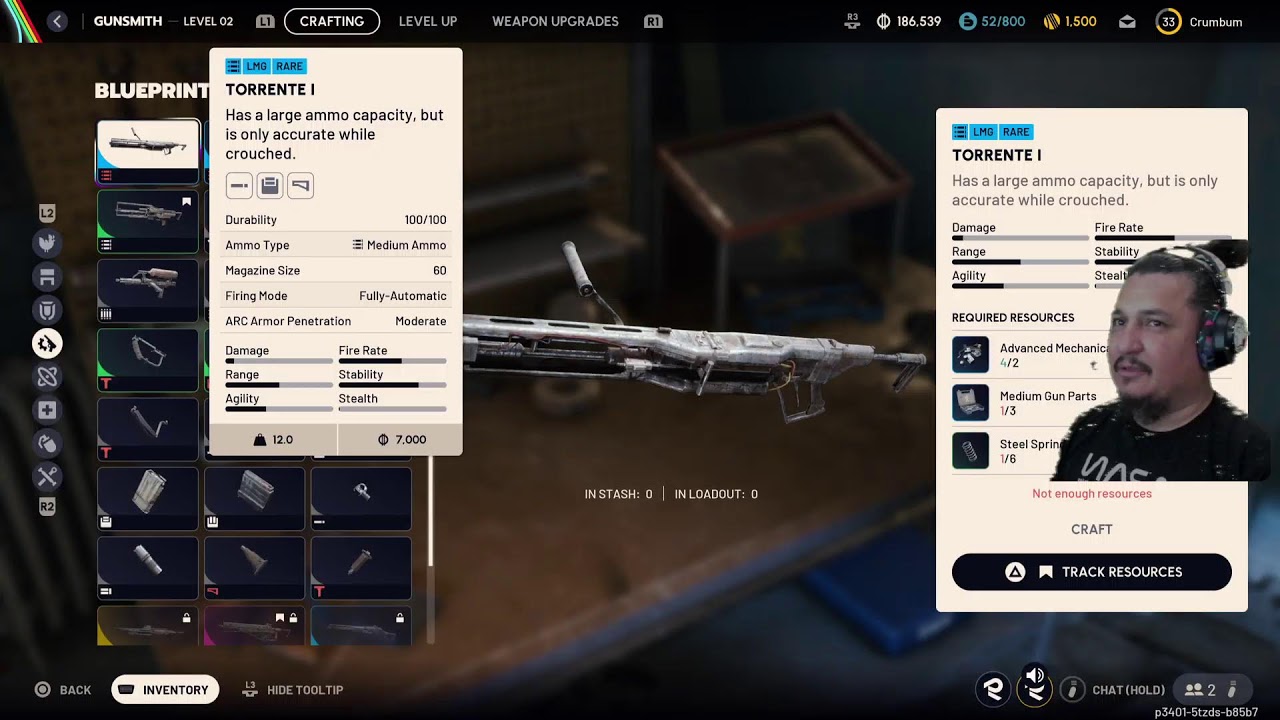Select the wrench and screwdriver category

point(47,476)
